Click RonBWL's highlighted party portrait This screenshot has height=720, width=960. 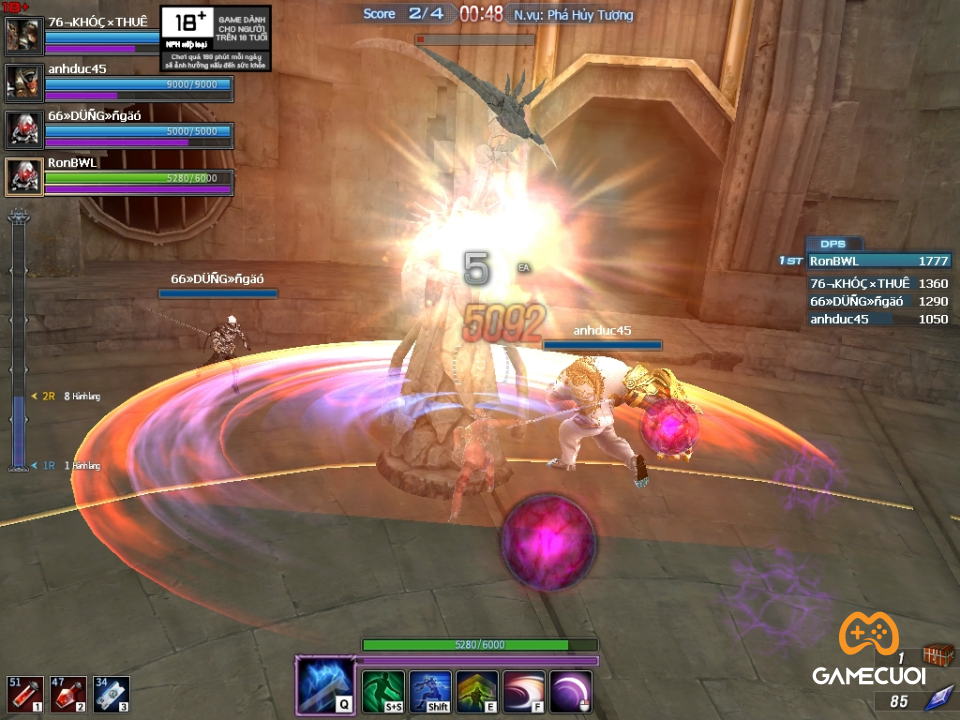point(22,176)
